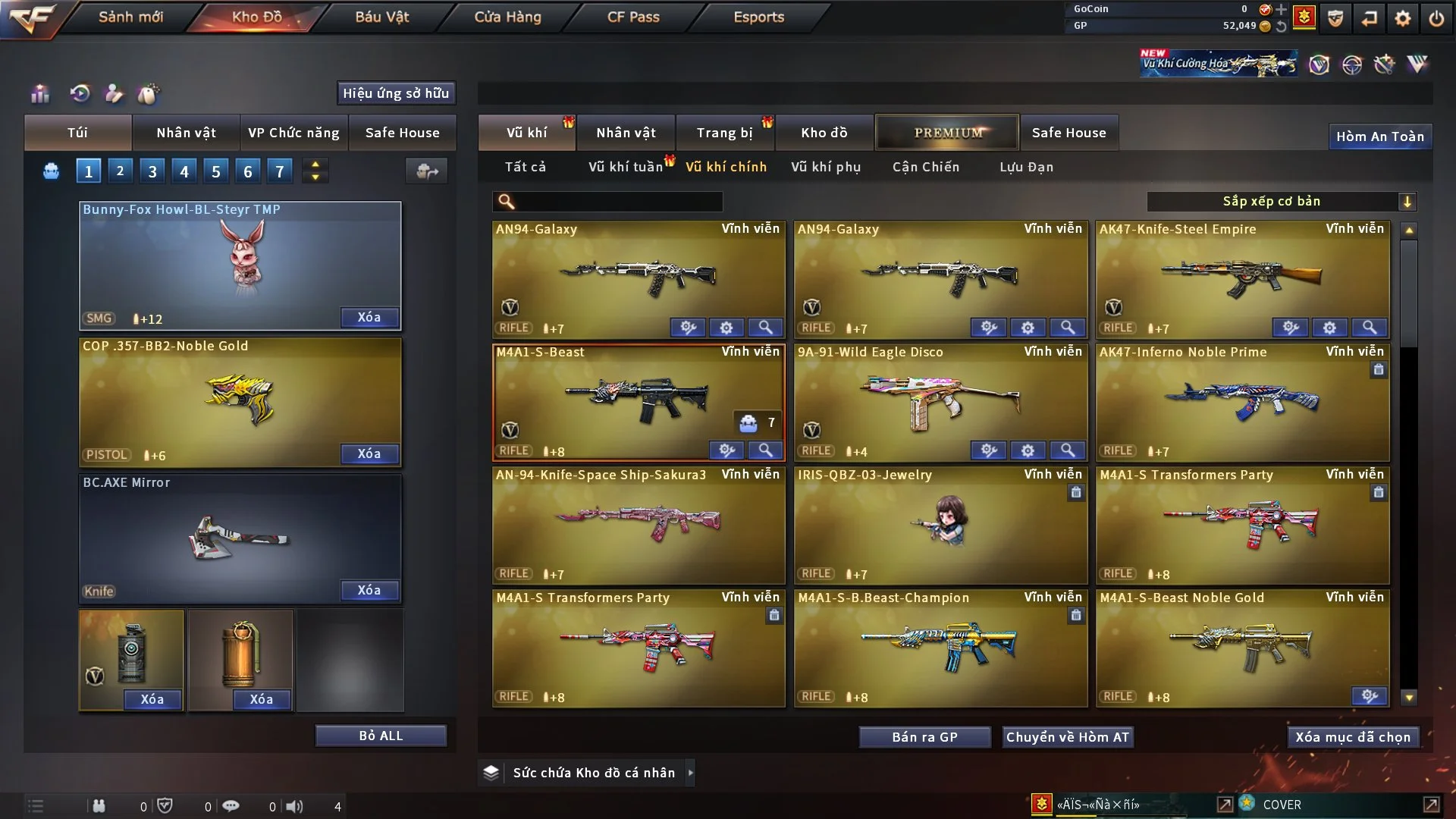
Task: Filter by Vũ khí phụ
Action: point(825,167)
